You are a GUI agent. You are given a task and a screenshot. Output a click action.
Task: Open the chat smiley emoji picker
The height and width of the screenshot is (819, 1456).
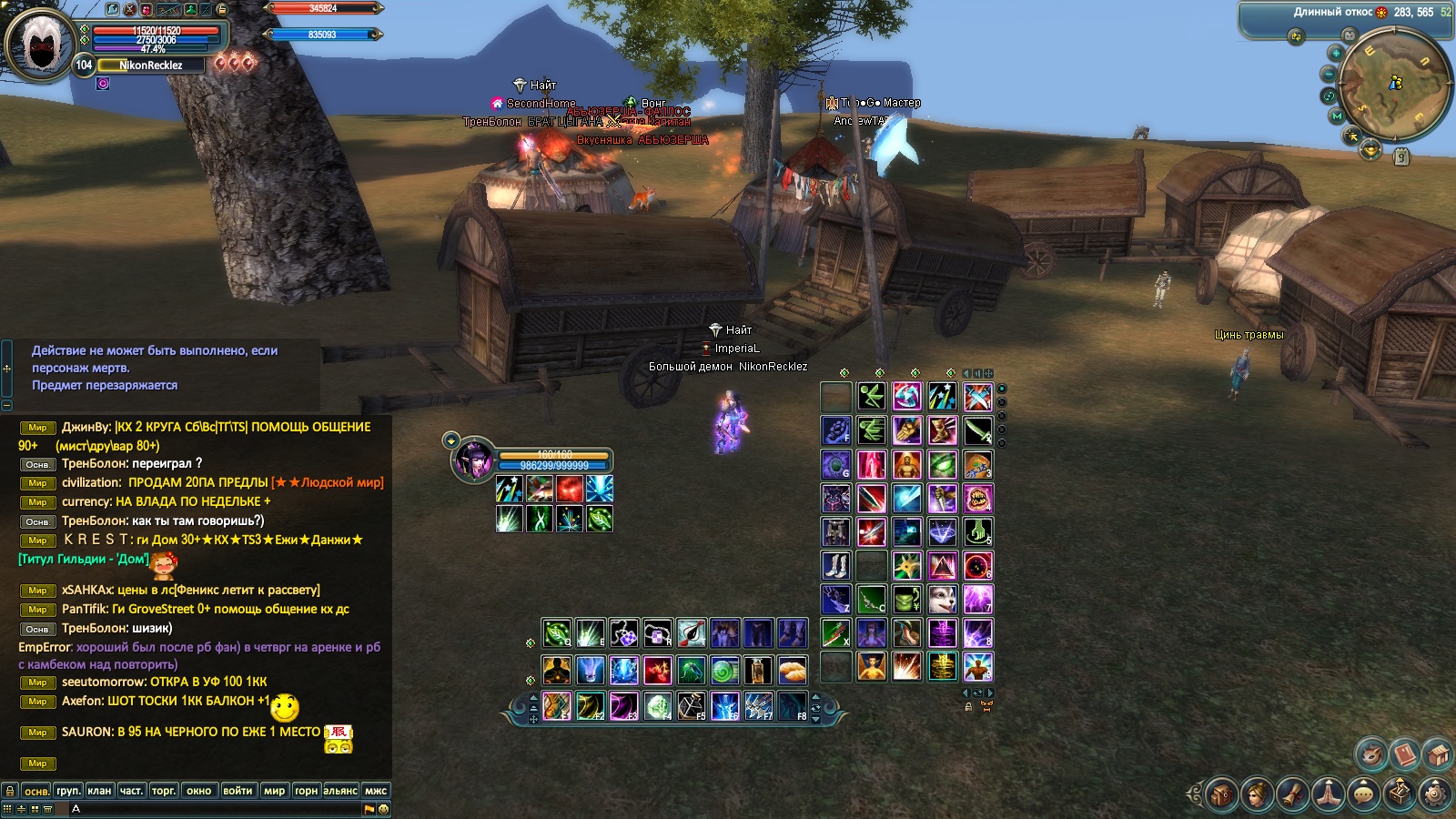pyautogui.click(x=384, y=809)
